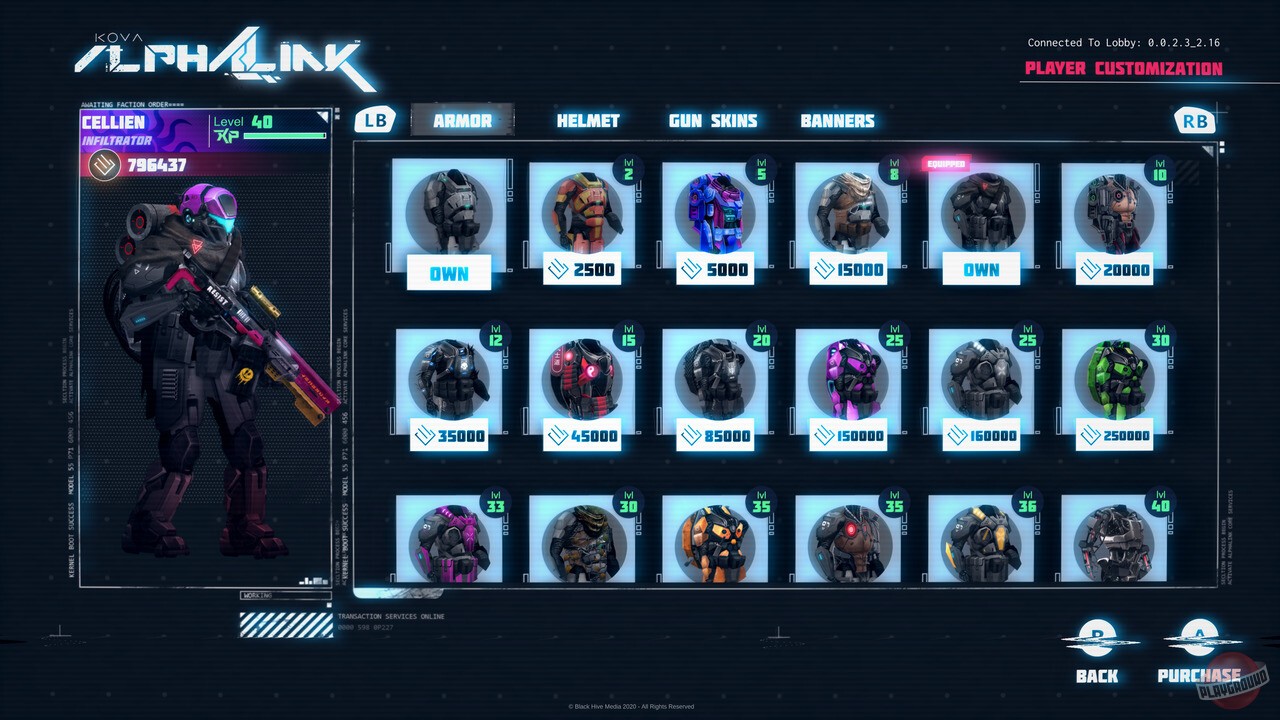
Task: Switch to the HELMET tab
Action: (588, 120)
